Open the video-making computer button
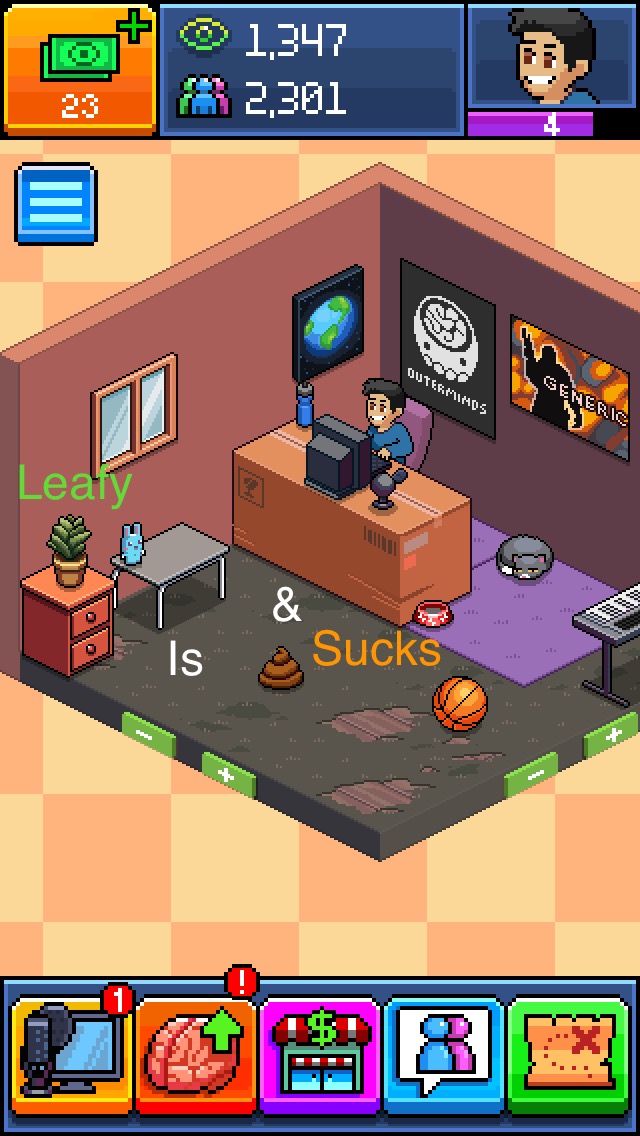The image size is (640, 1136). point(72,1055)
